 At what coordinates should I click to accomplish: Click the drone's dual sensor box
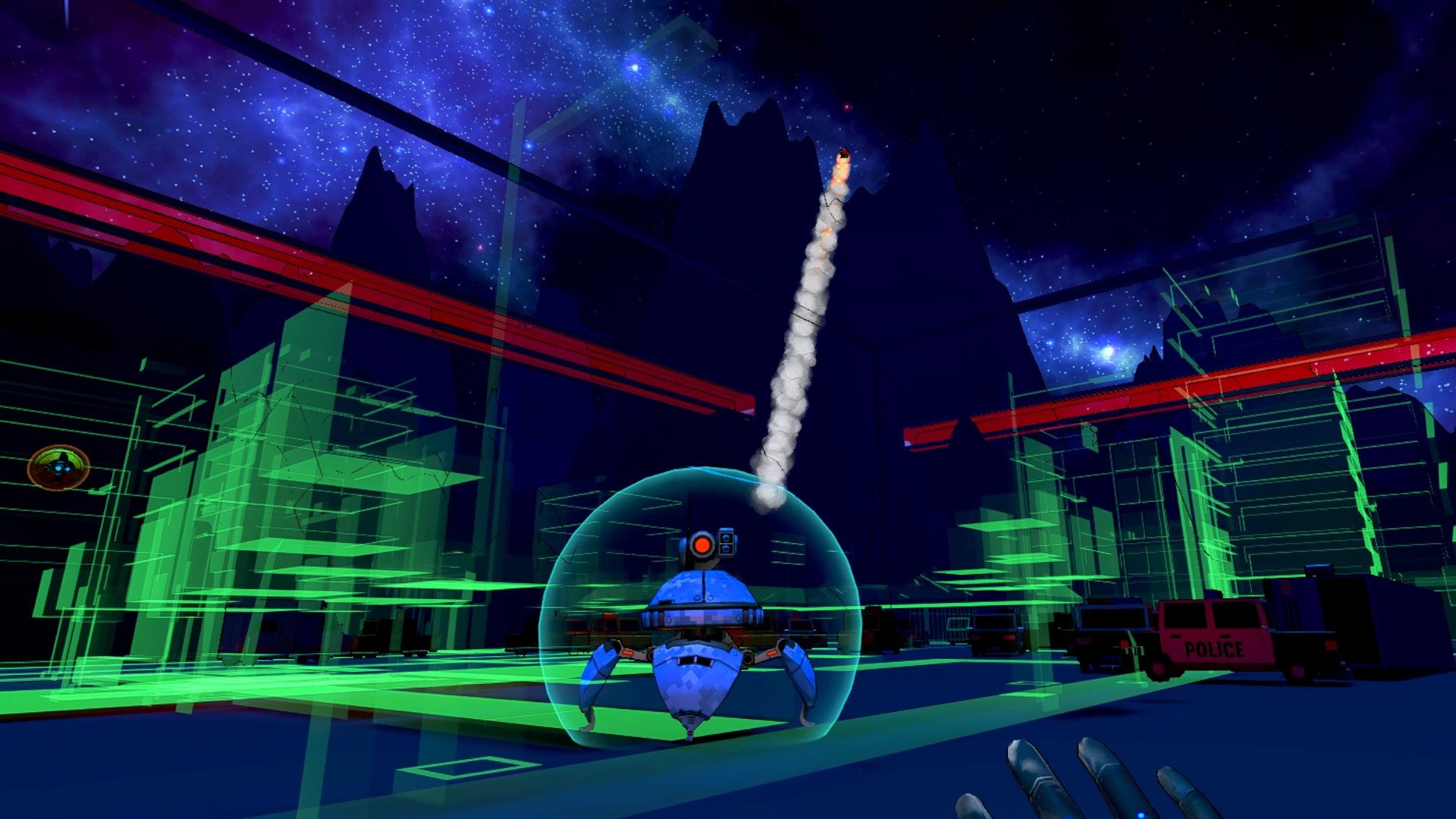pyautogui.click(x=726, y=542)
